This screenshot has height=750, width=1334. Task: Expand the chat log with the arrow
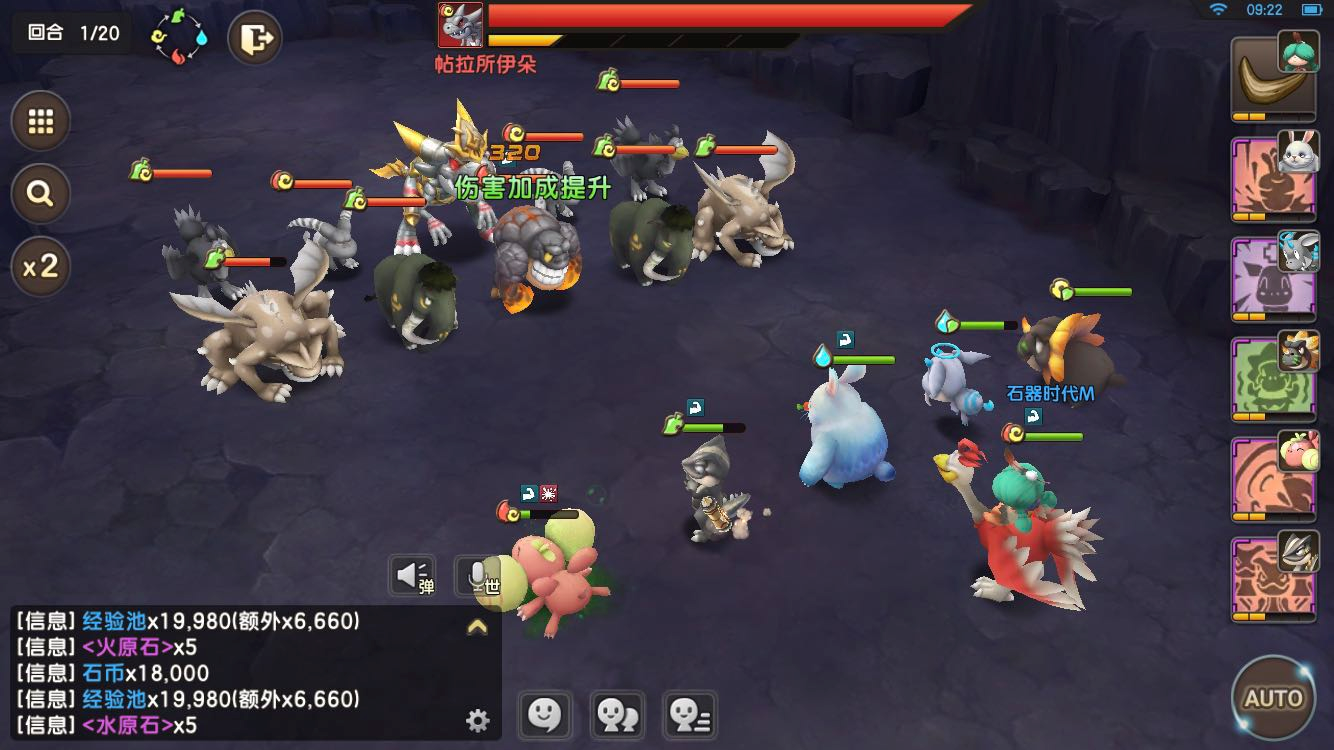point(477,627)
